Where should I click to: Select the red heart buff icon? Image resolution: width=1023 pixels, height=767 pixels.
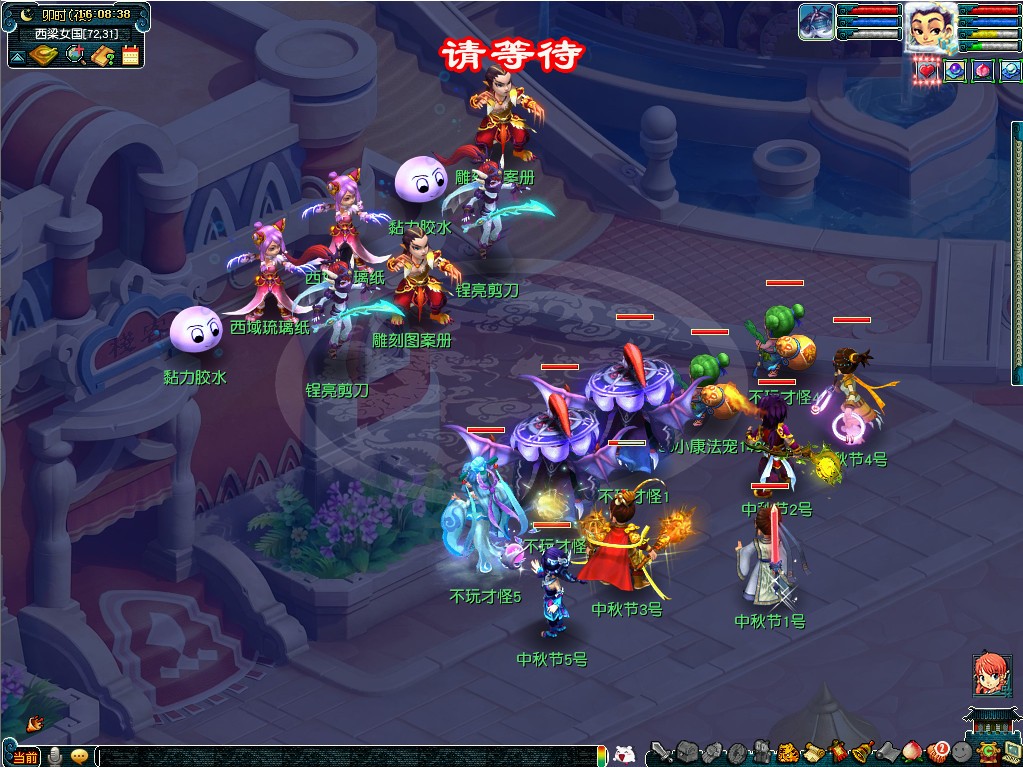click(x=928, y=71)
